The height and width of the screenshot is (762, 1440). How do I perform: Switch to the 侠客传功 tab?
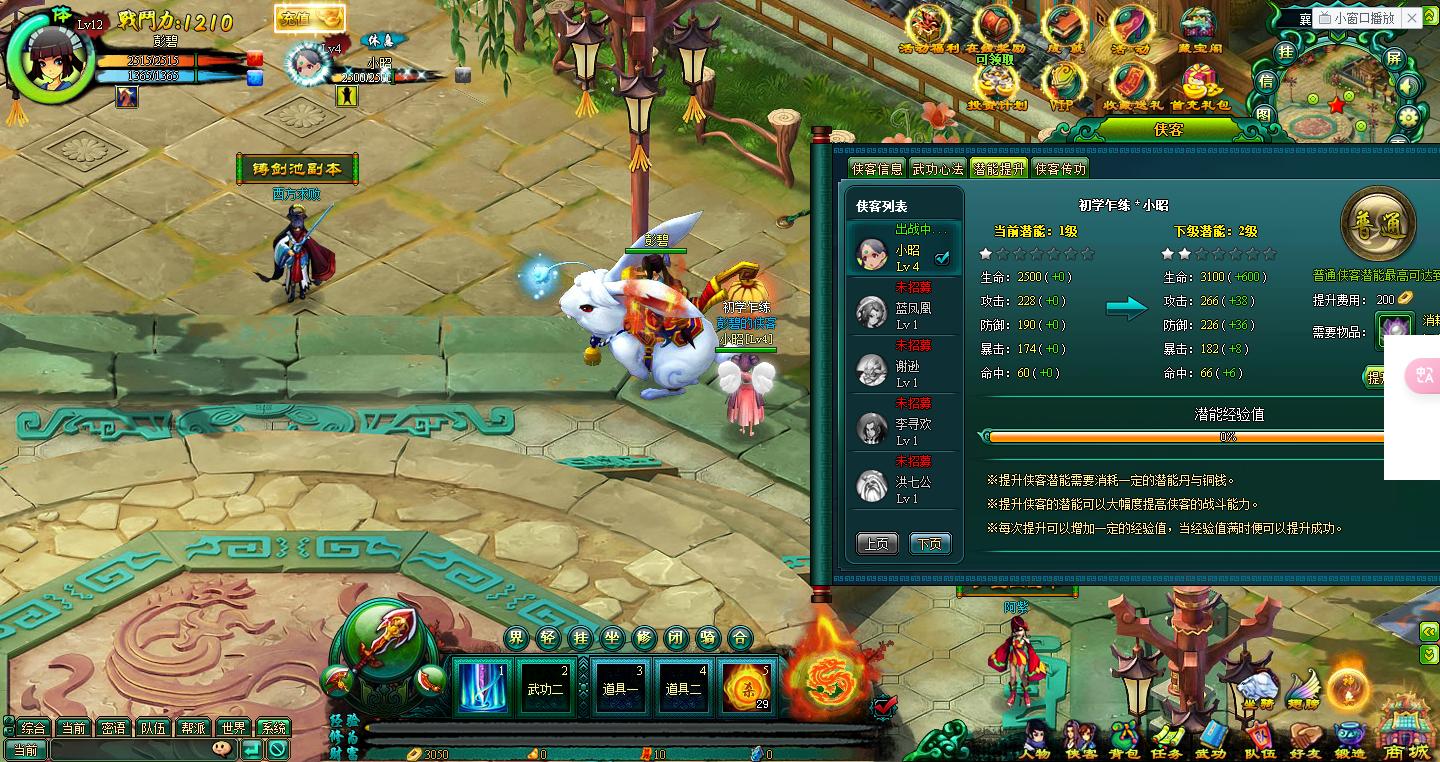pos(1060,169)
